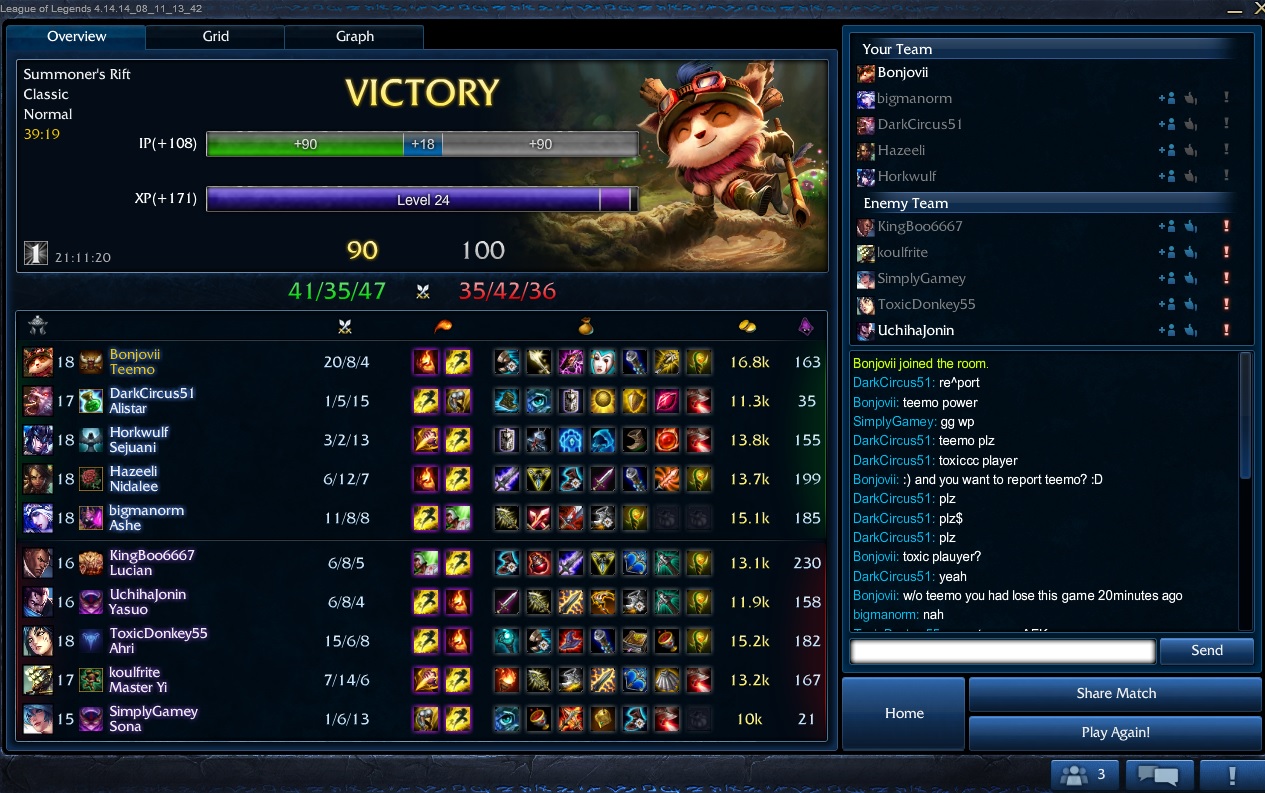Select ToxicDonkey55 in the Enemy Team list
This screenshot has height=793, width=1265.
coord(926,305)
